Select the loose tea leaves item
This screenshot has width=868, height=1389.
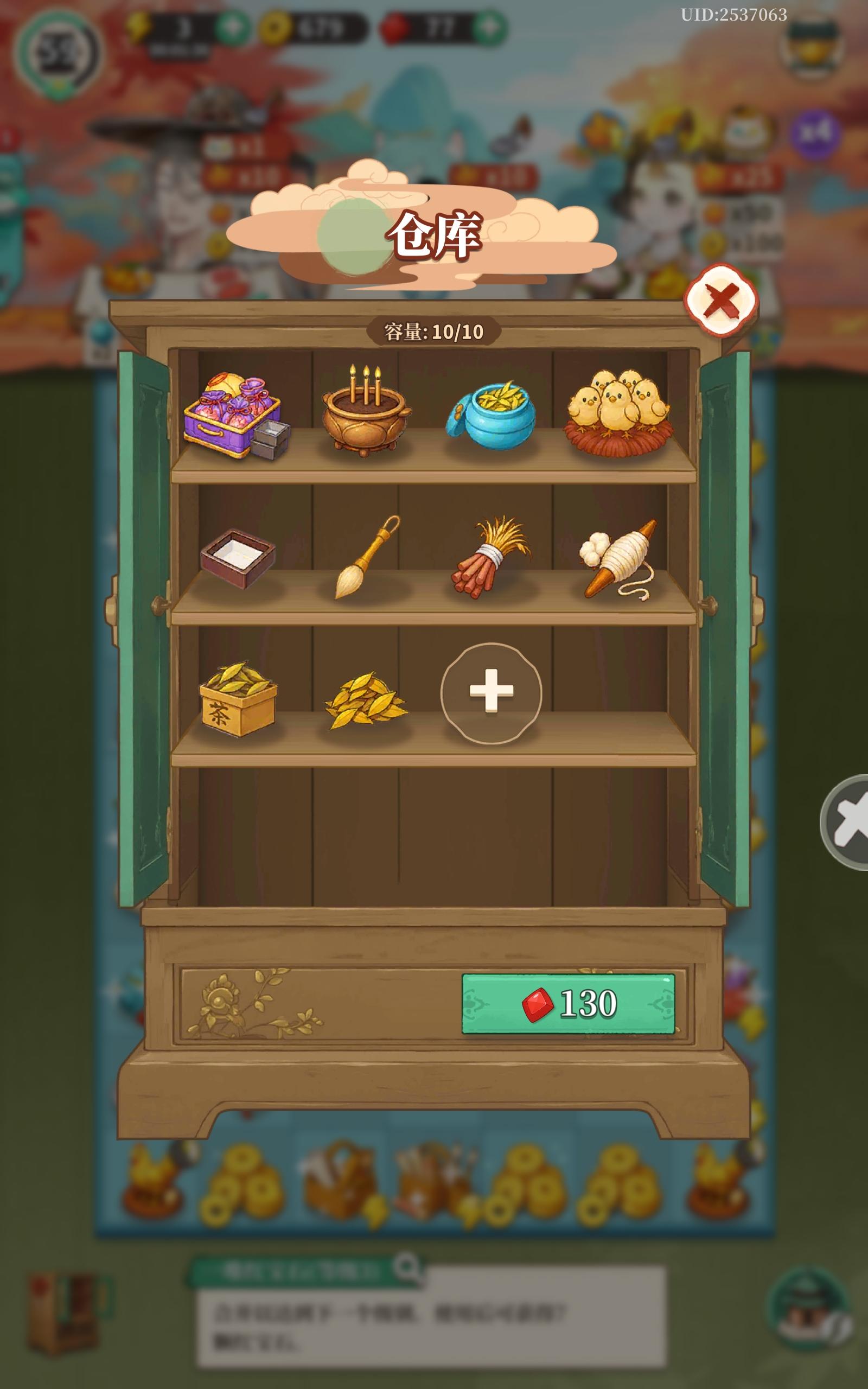coord(367,706)
